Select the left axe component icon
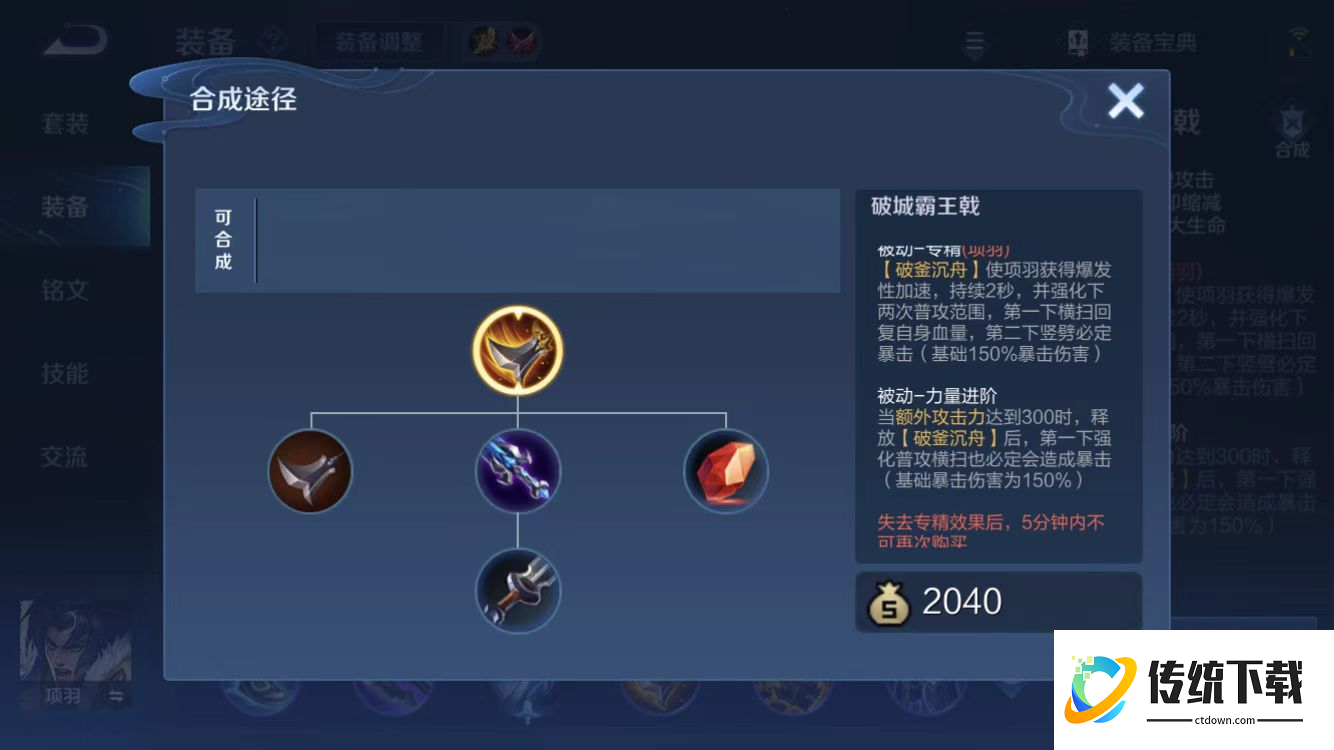 coord(310,471)
